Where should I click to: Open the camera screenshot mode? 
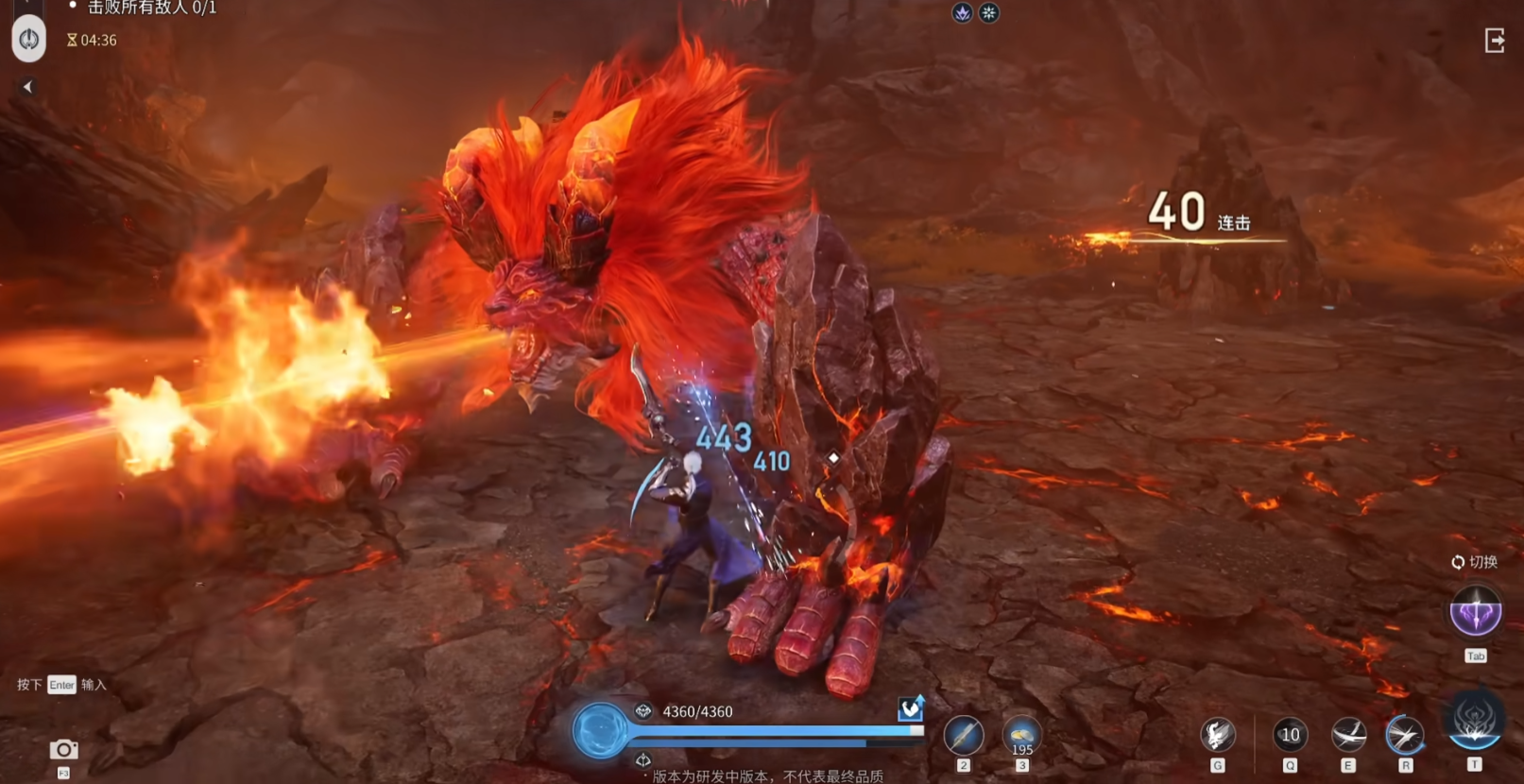point(63,750)
